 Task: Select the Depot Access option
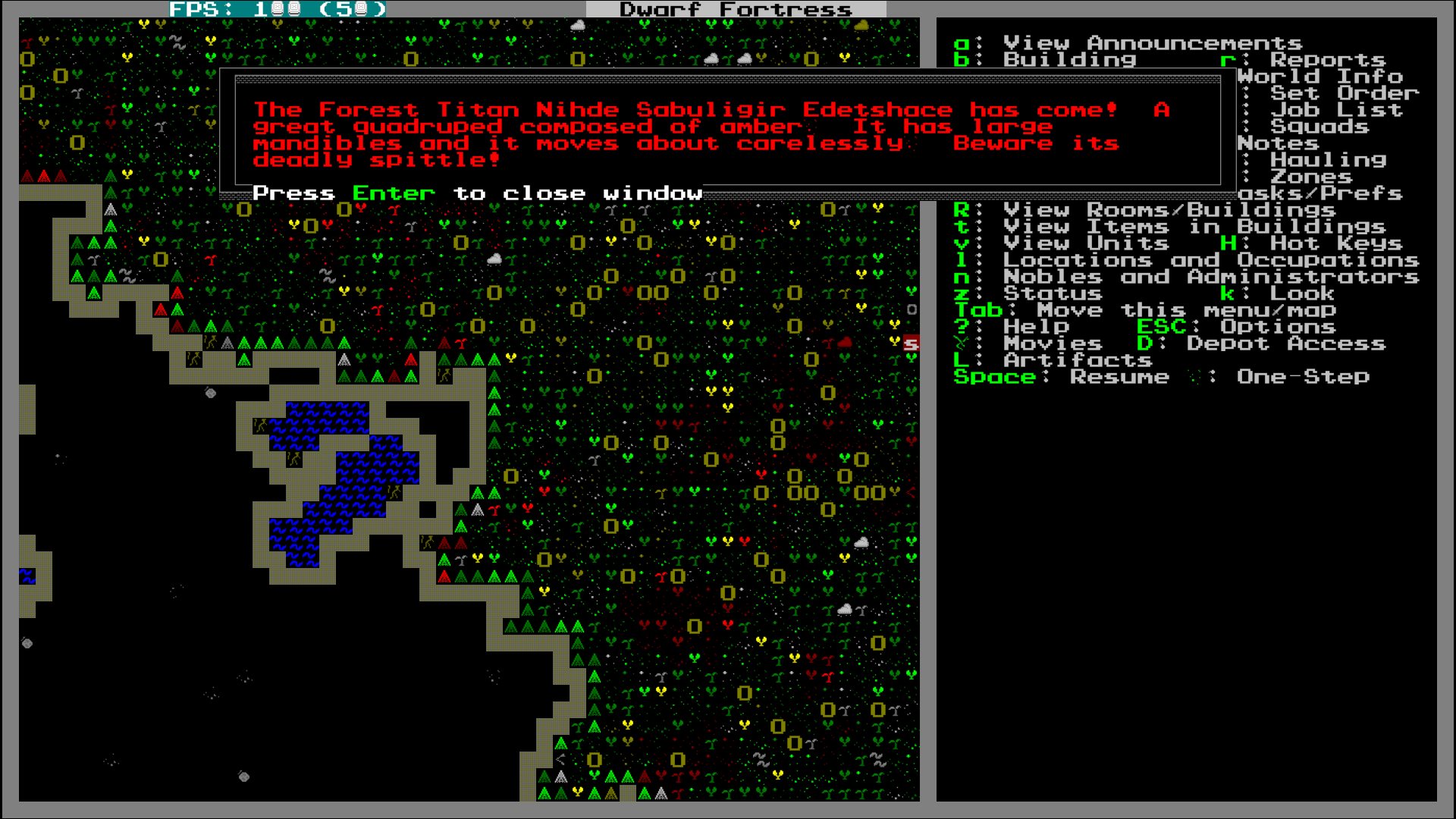(1286, 344)
